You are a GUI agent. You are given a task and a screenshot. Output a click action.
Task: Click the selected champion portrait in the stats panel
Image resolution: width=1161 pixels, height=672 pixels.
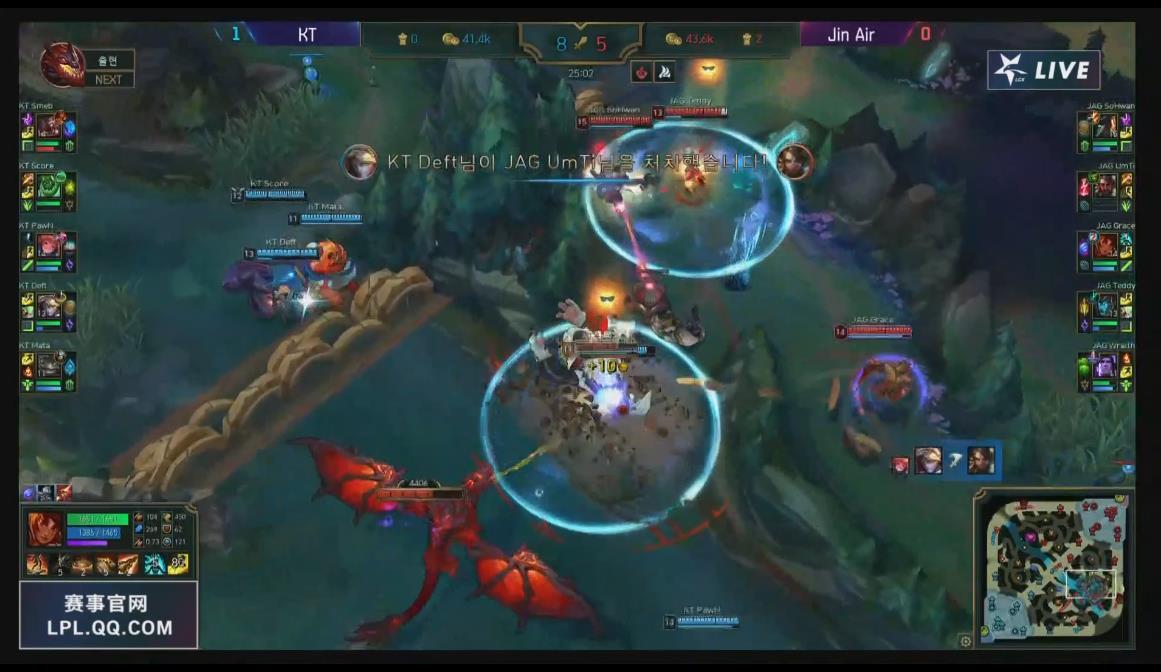pos(42,529)
